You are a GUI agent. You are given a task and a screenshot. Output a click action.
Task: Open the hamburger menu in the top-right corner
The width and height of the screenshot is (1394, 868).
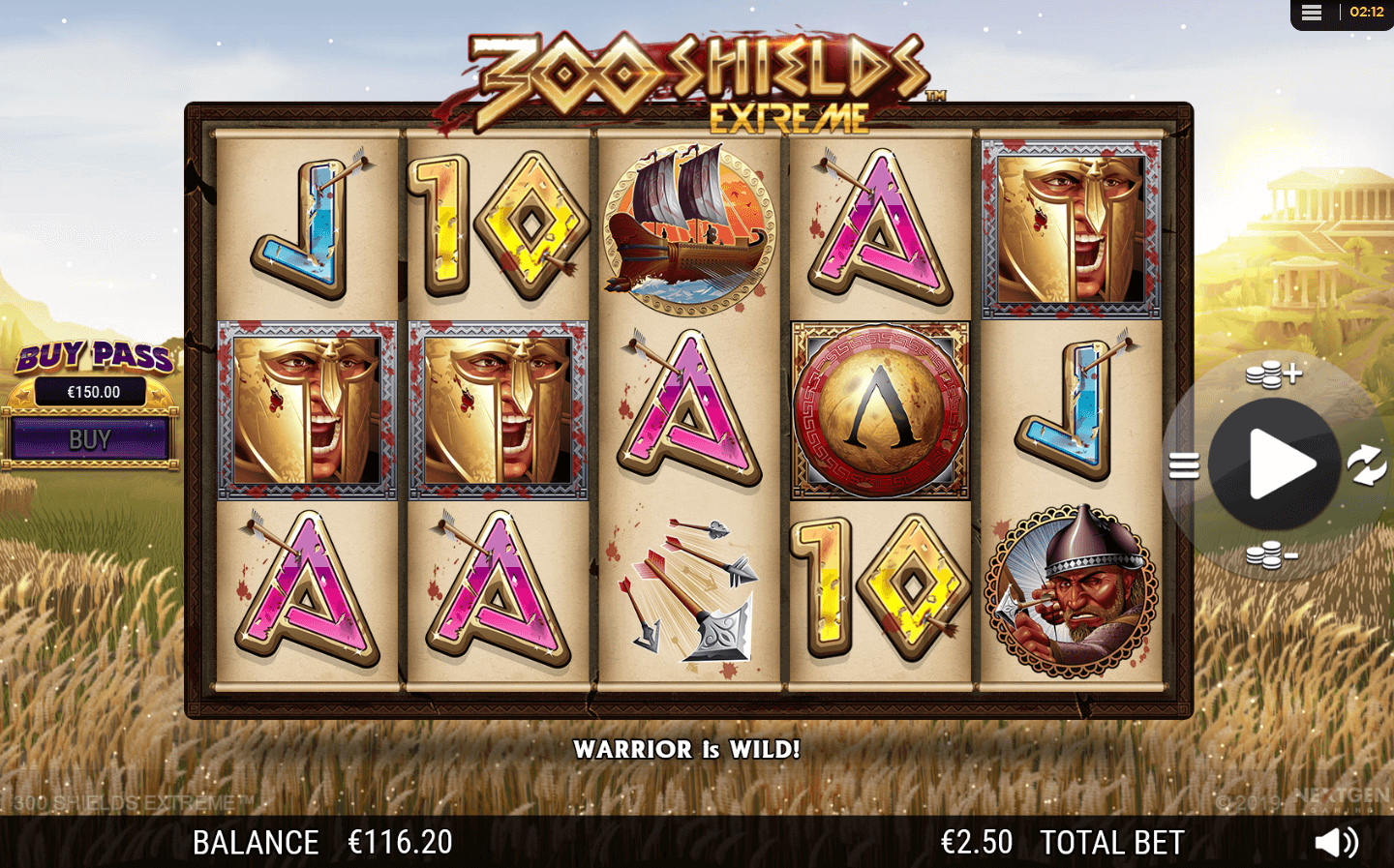1312,13
